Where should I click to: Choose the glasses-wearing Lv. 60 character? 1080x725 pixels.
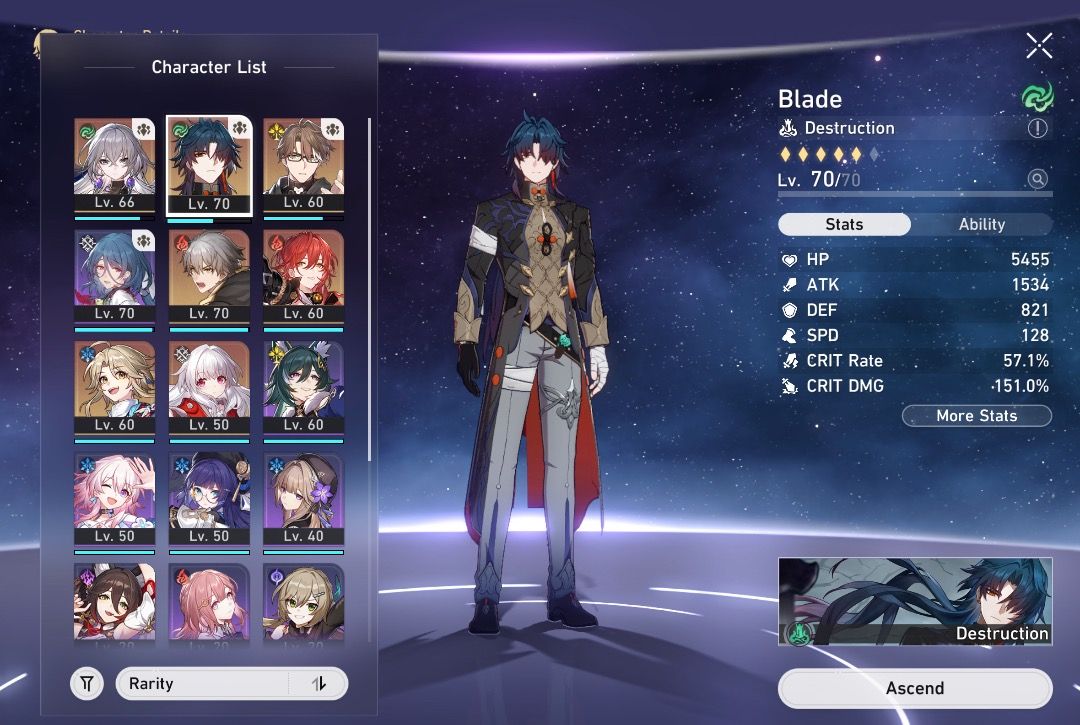303,163
